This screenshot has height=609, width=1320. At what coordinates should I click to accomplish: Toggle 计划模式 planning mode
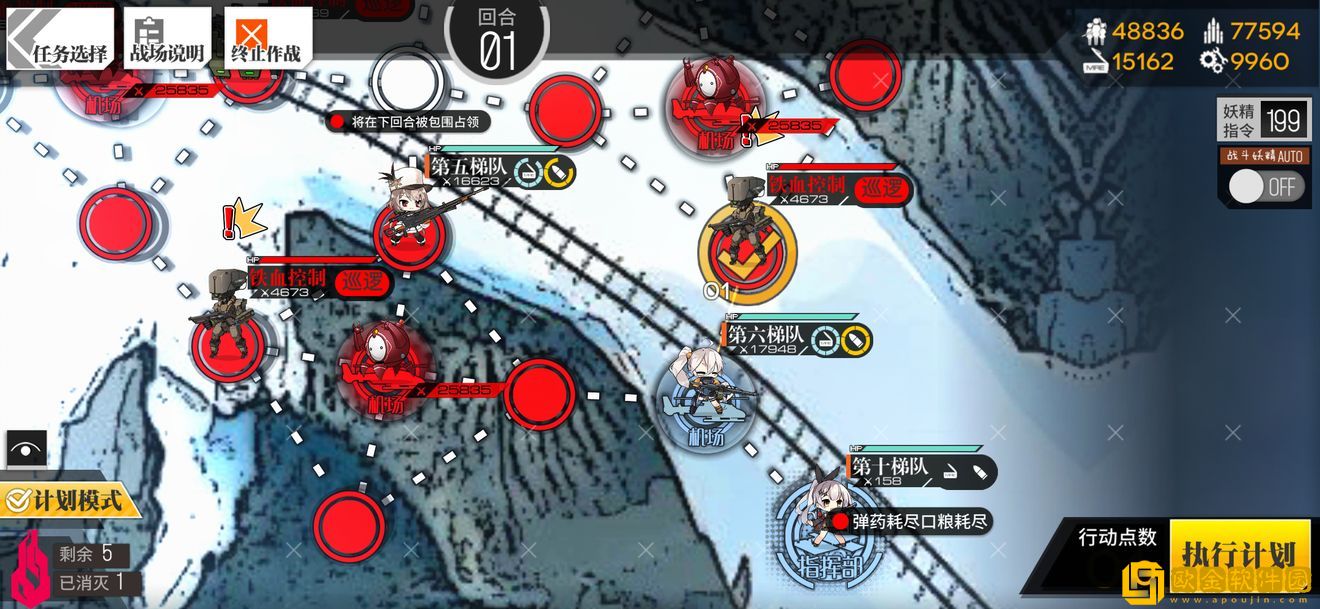(68, 498)
